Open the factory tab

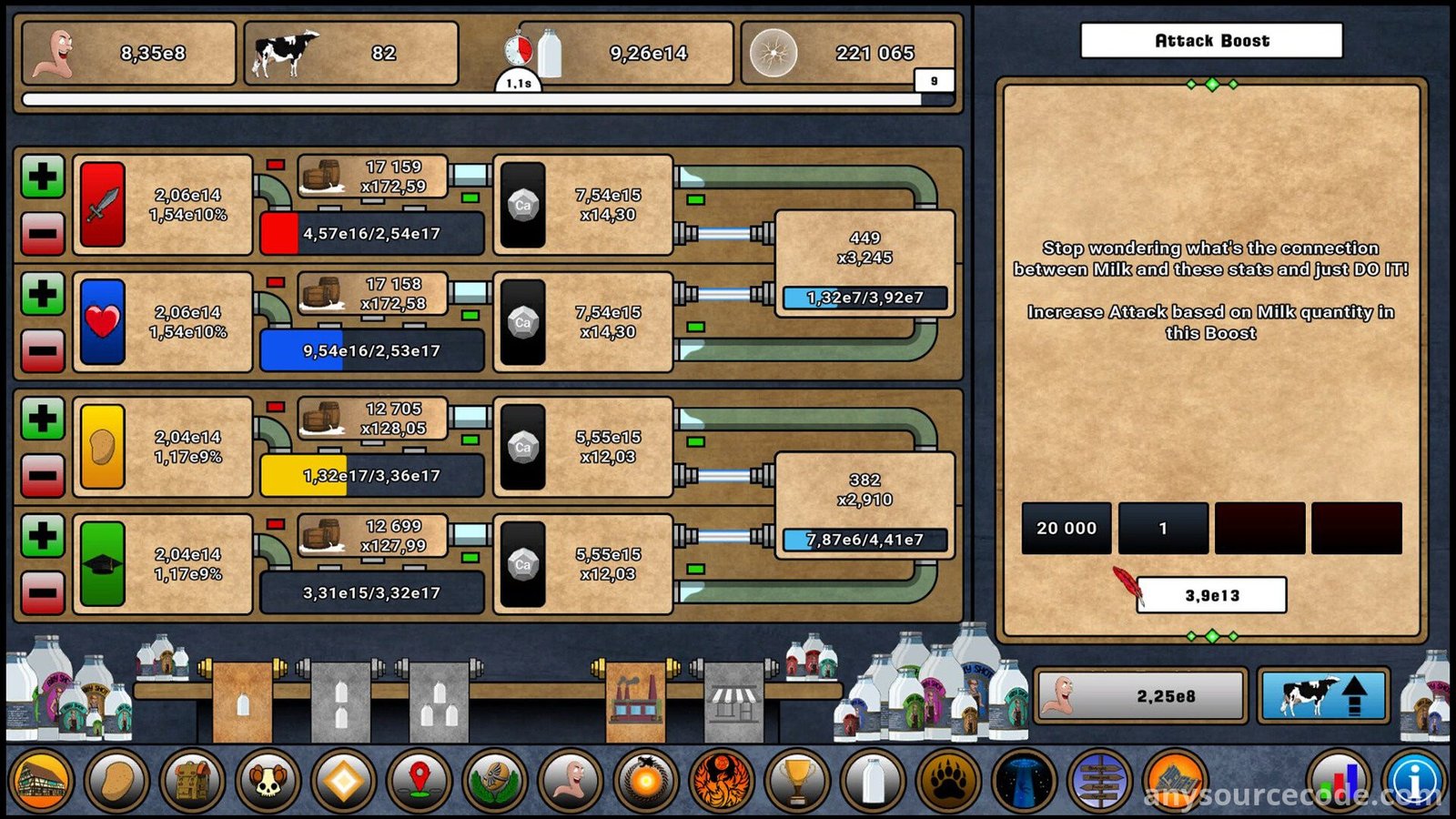click(x=636, y=703)
